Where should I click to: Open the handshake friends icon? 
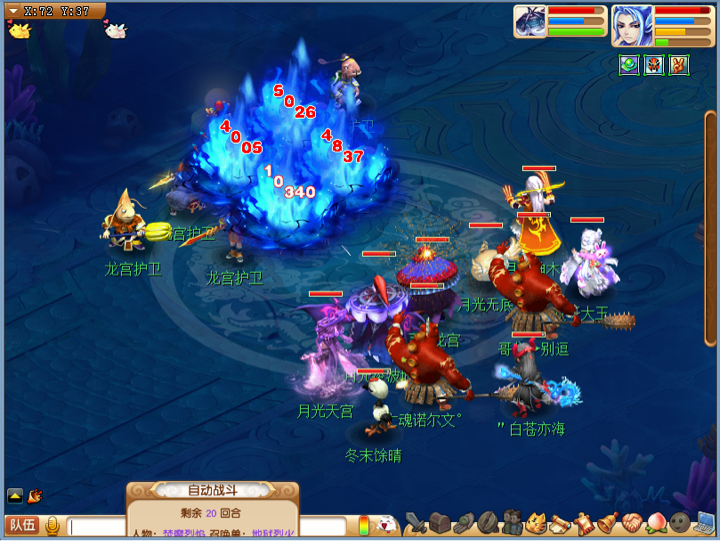[632, 523]
